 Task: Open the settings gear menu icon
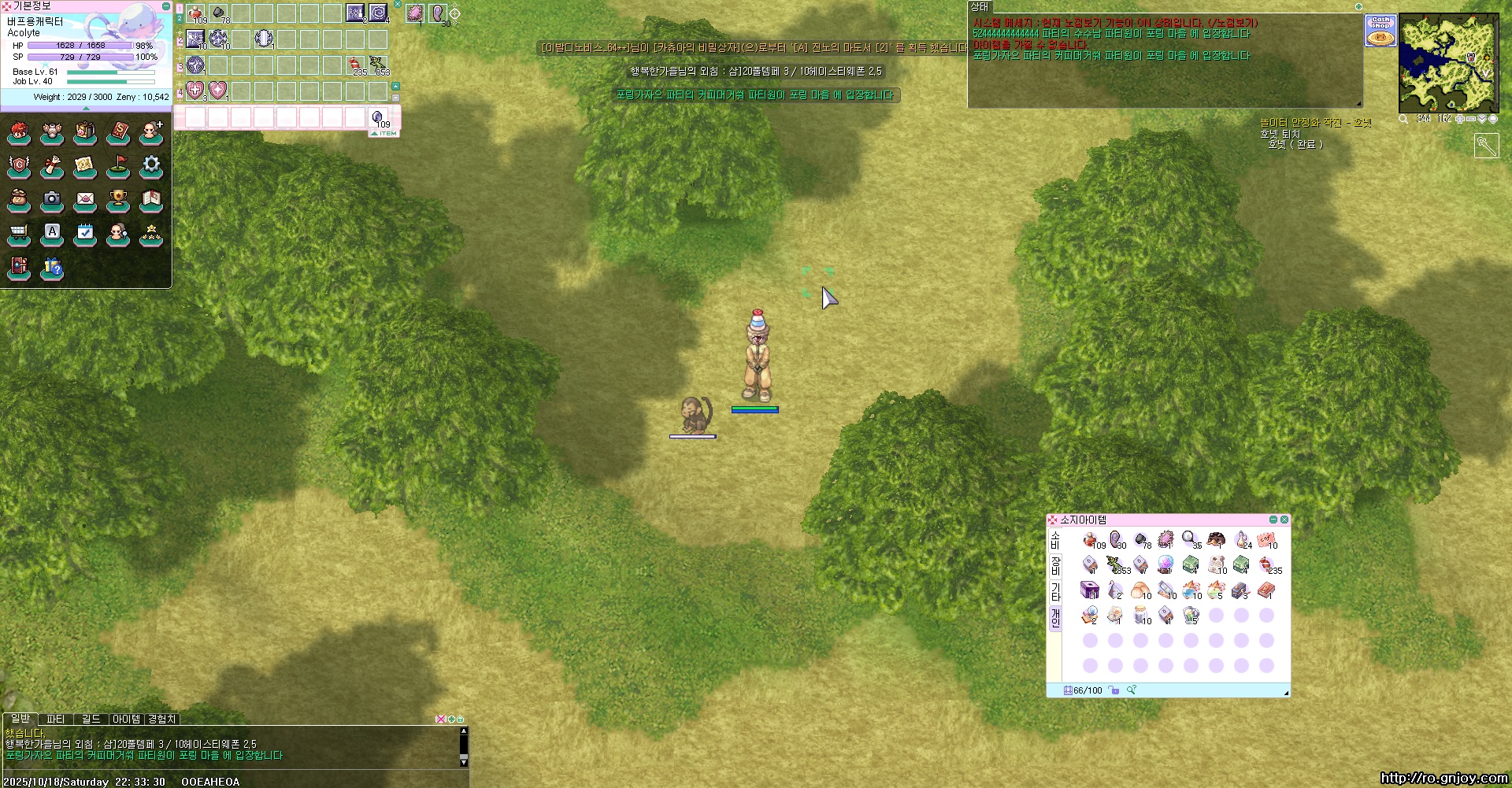tap(151, 166)
